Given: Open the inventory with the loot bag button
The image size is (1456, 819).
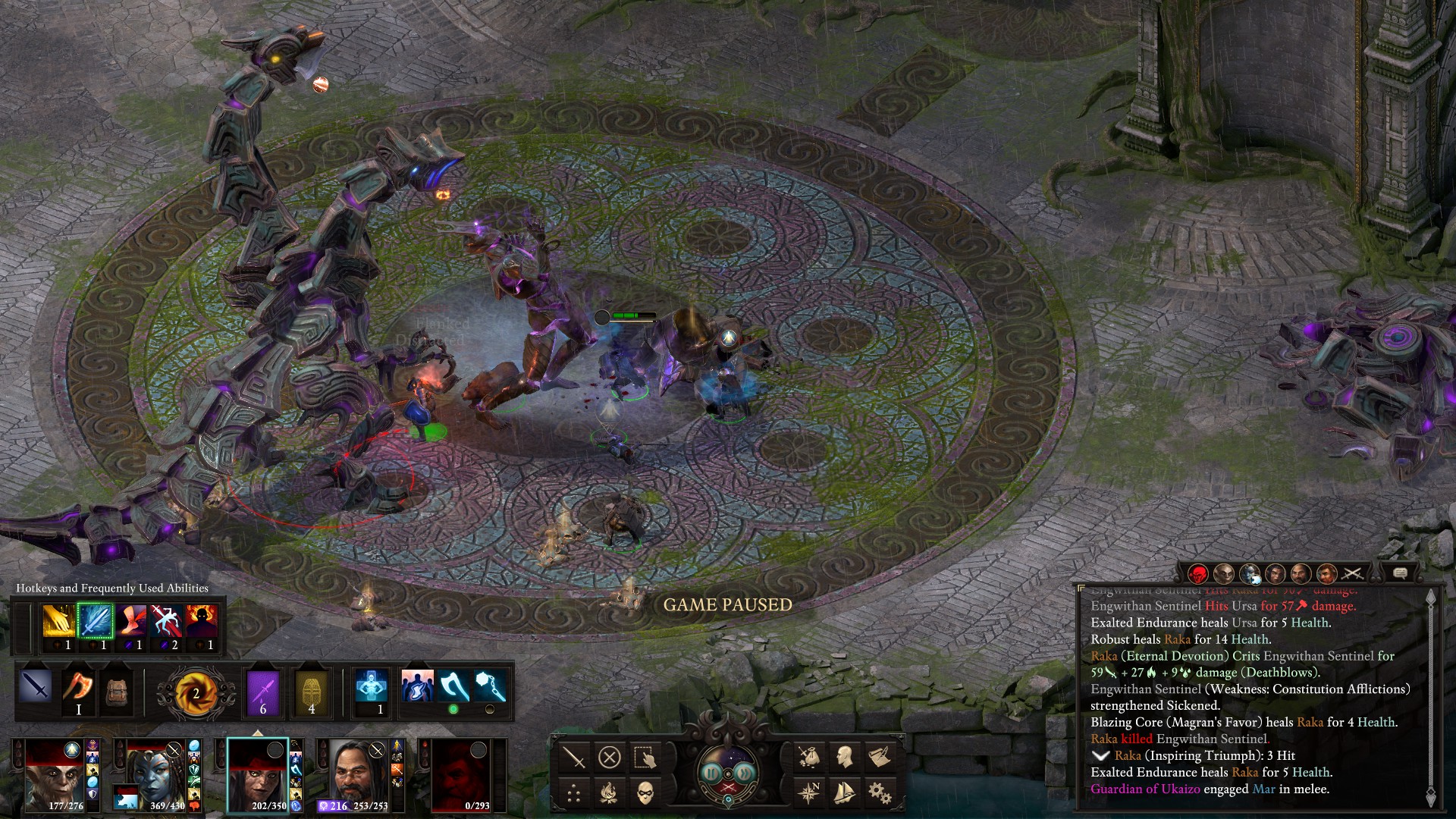Looking at the screenshot, I should pyautogui.click(x=809, y=757).
